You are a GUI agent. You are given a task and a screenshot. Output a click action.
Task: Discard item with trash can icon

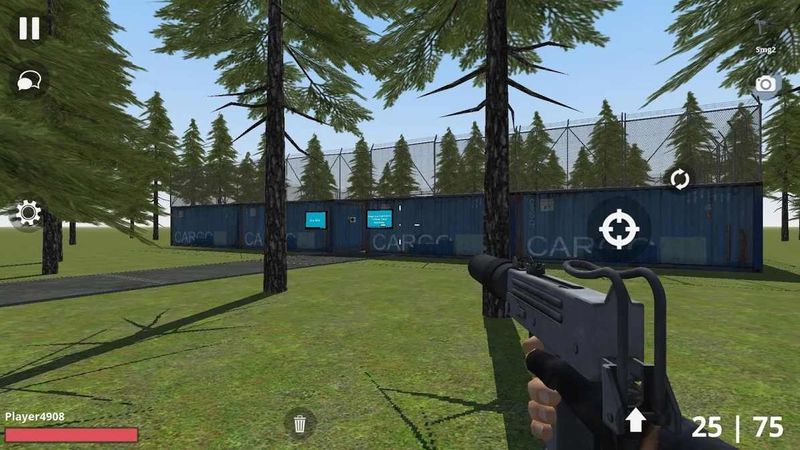300,423
